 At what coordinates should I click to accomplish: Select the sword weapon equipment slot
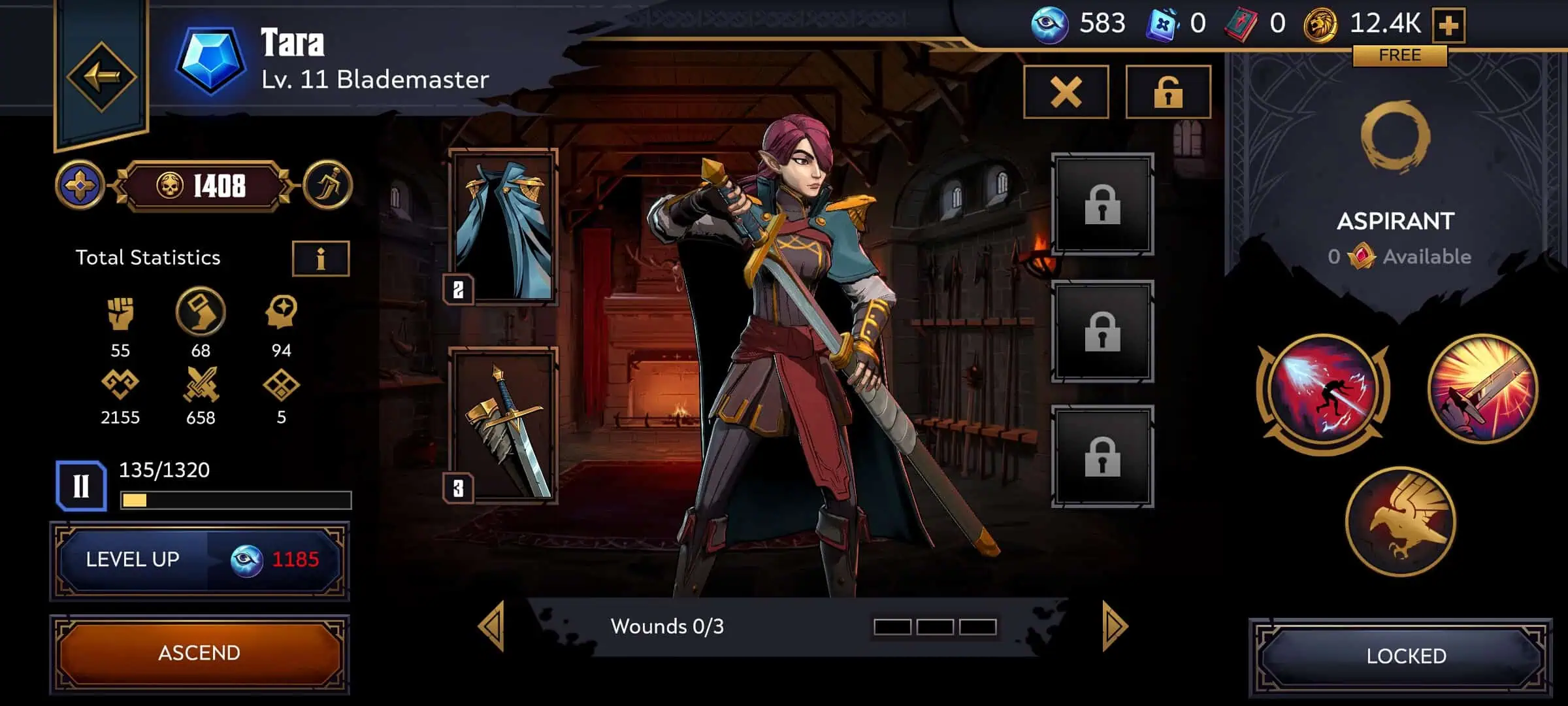point(504,426)
